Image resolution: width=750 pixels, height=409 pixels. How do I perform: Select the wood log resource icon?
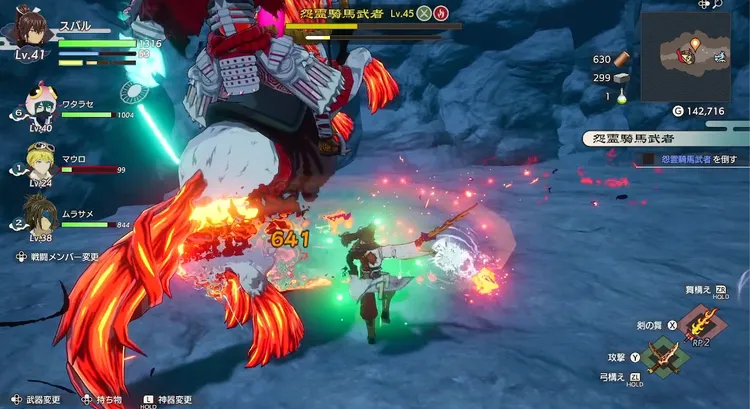pos(623,59)
